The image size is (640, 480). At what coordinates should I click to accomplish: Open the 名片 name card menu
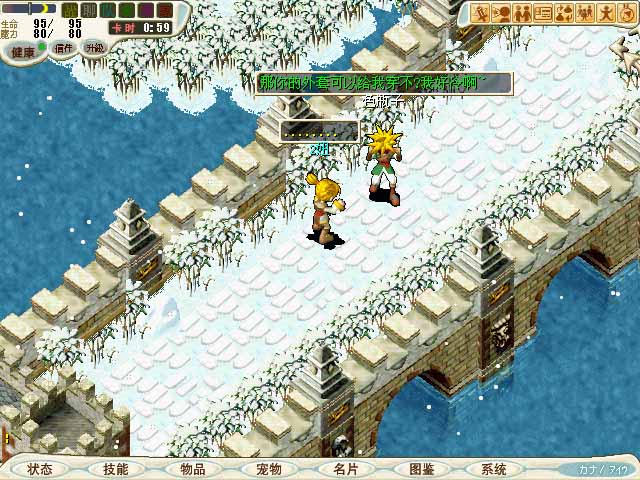coord(345,469)
